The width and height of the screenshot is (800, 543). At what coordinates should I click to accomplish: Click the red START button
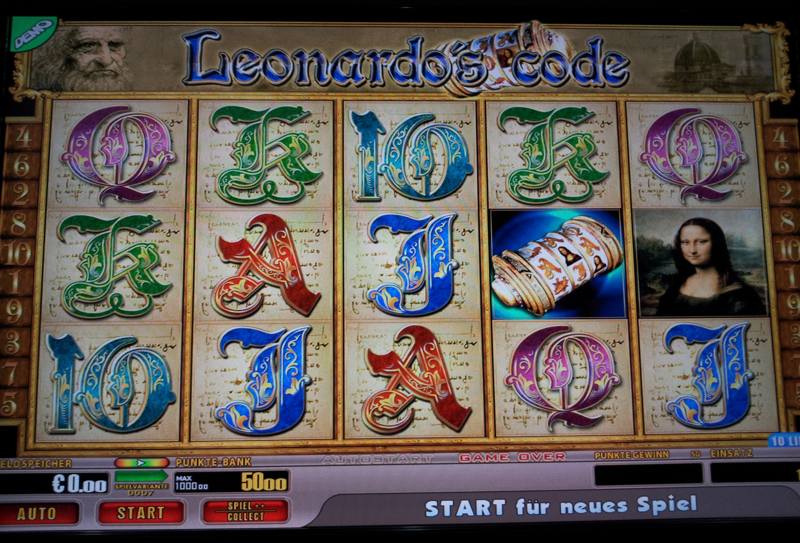[x=140, y=513]
